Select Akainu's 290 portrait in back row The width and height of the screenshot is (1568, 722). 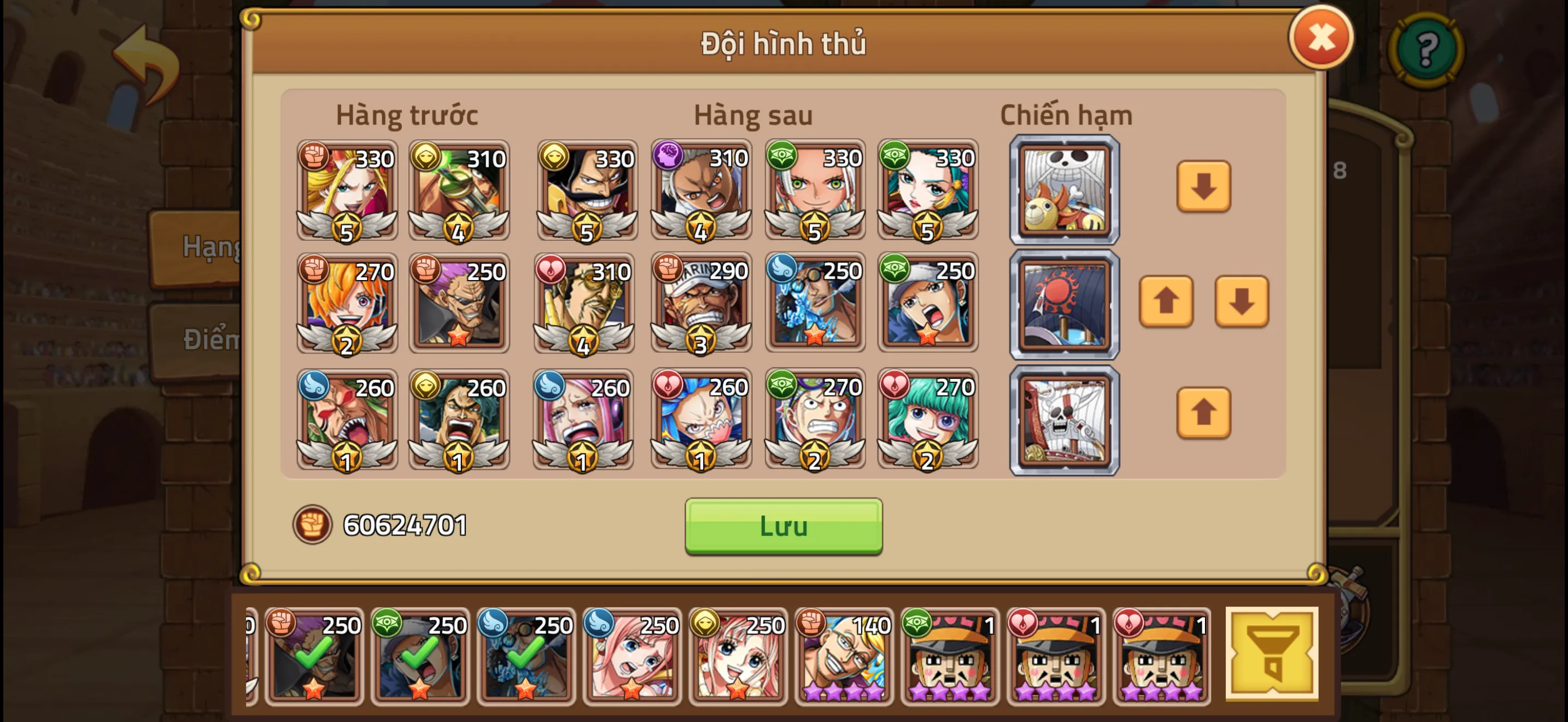[x=700, y=304]
